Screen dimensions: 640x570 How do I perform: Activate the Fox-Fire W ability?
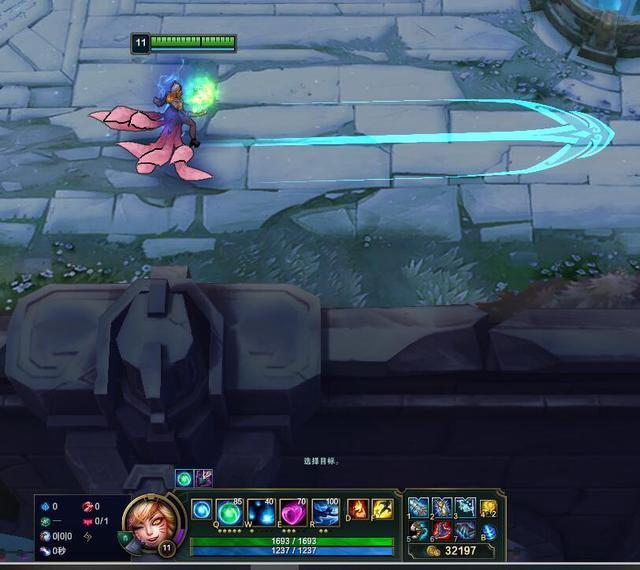262,511
